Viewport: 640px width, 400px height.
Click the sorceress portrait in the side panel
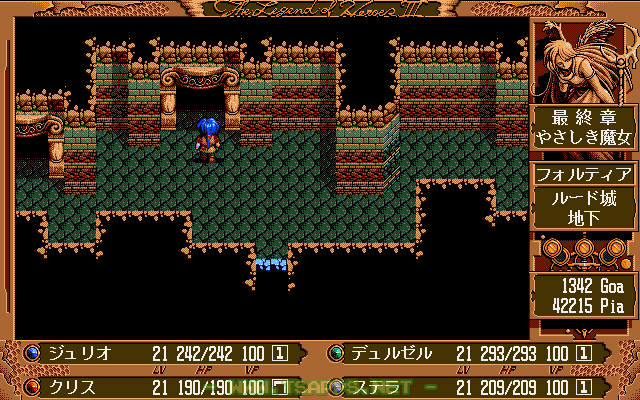(584, 60)
